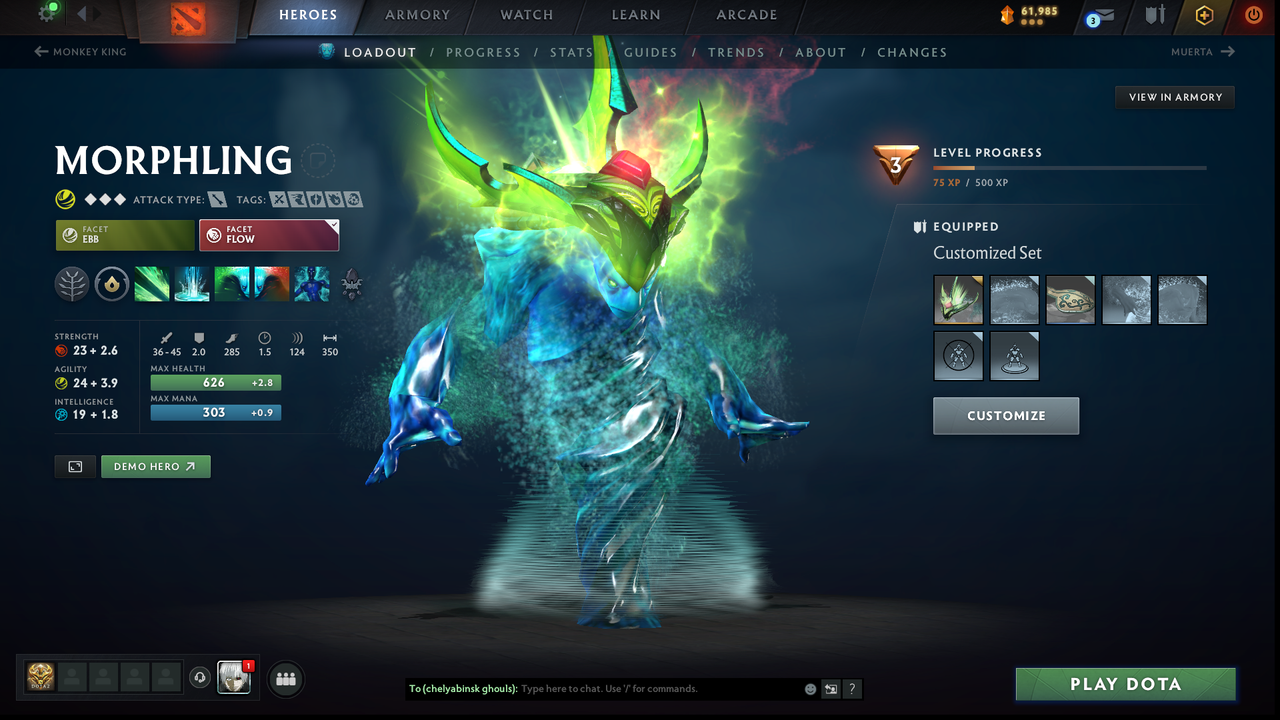Open the armory shield-and-sword icon
This screenshot has height=720, width=1280.
[x=1154, y=16]
